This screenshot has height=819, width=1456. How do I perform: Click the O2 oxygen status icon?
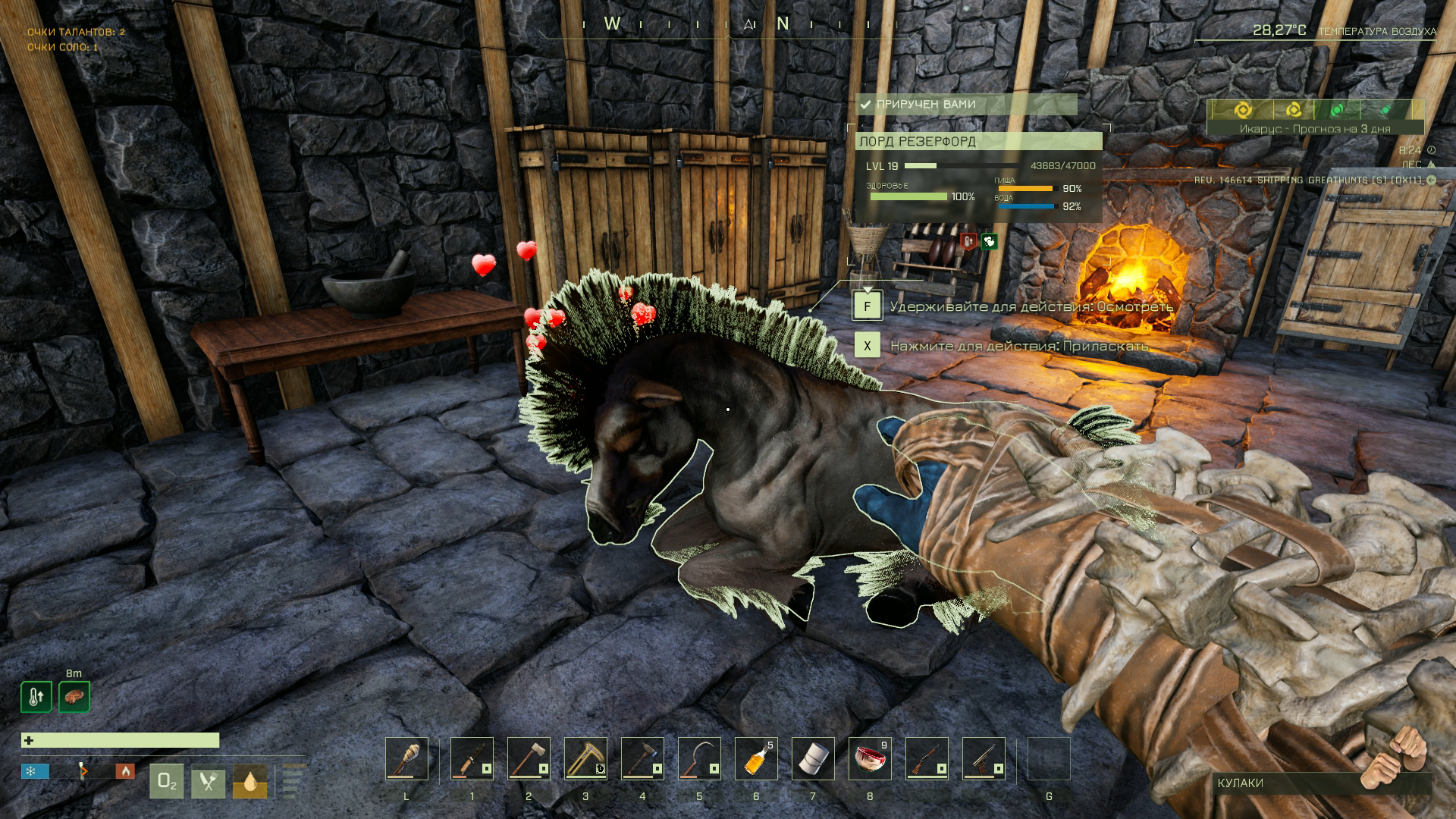pos(166,782)
